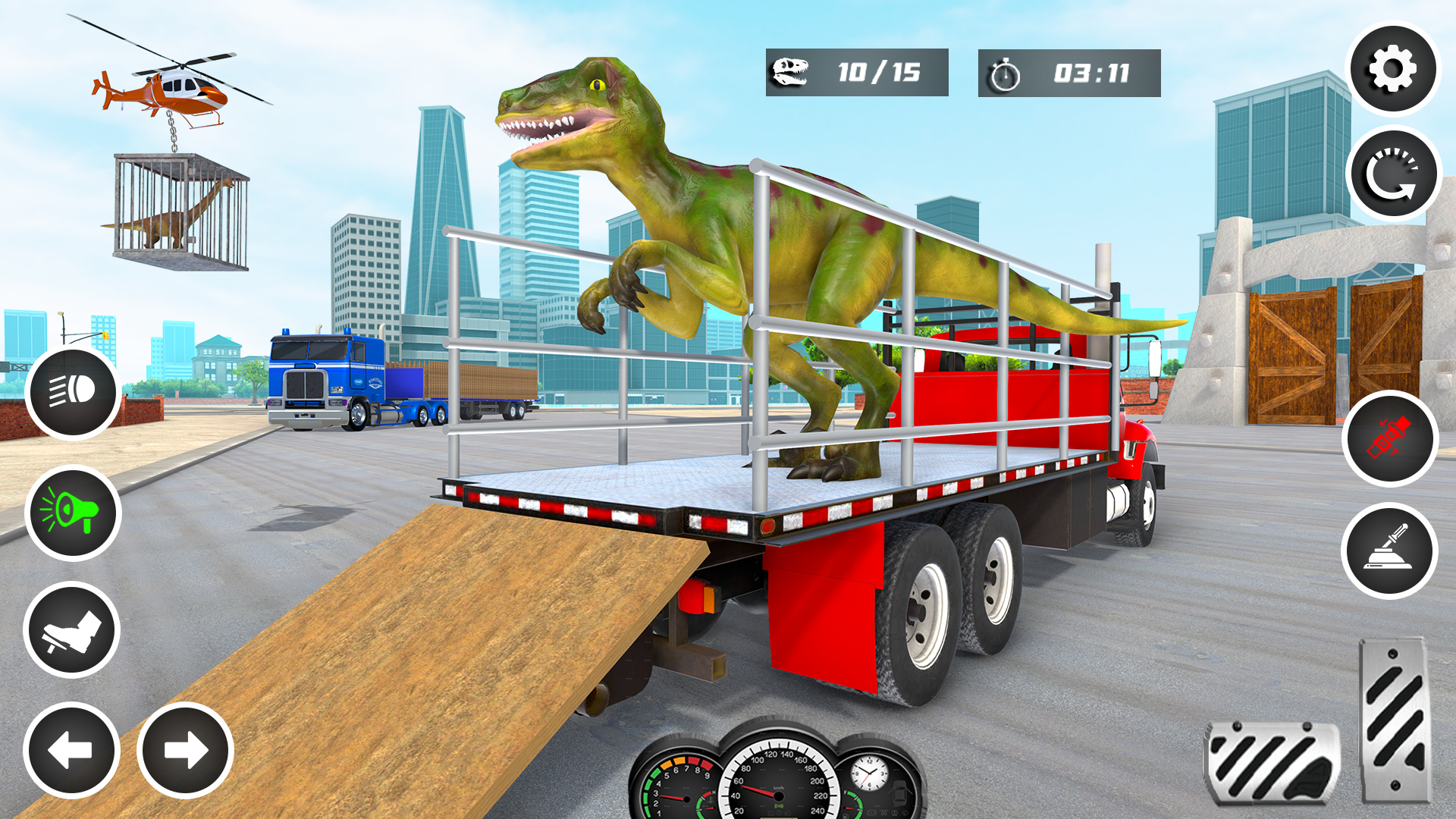Screen dimensions: 1456x819
Task: Click the stopwatch icon beside the timer
Action: click(1003, 72)
